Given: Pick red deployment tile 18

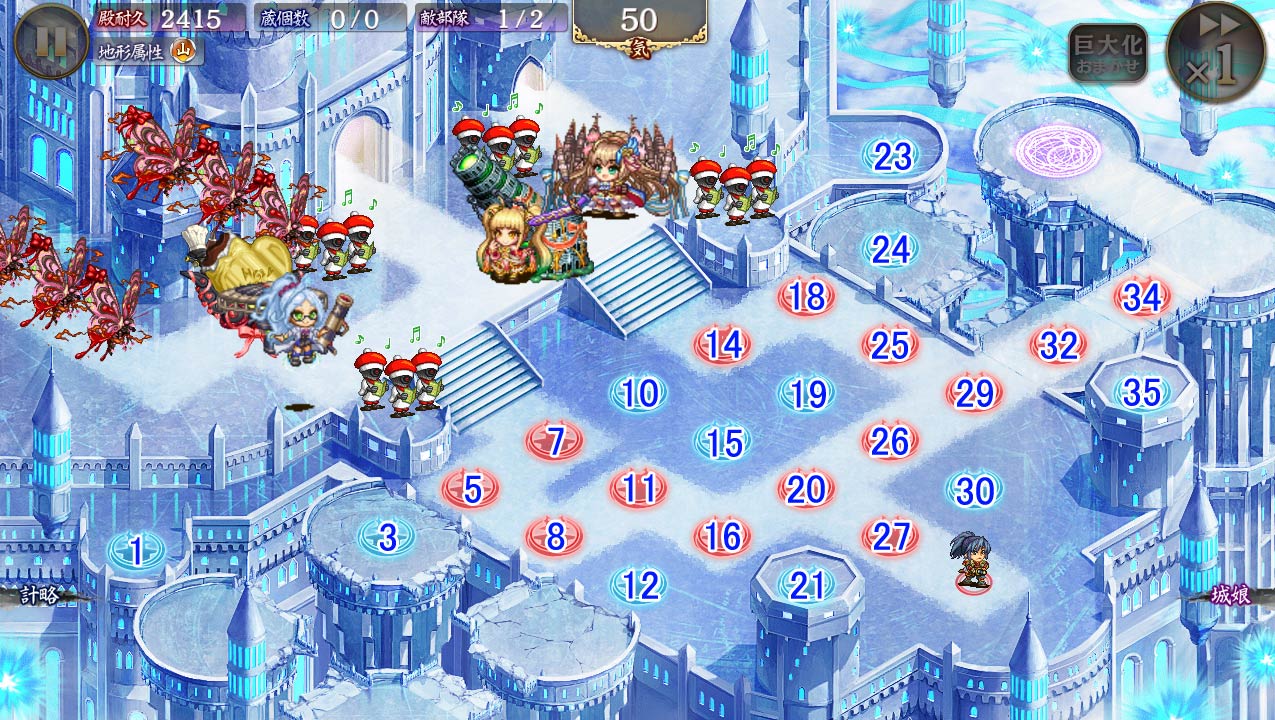Looking at the screenshot, I should (807, 297).
